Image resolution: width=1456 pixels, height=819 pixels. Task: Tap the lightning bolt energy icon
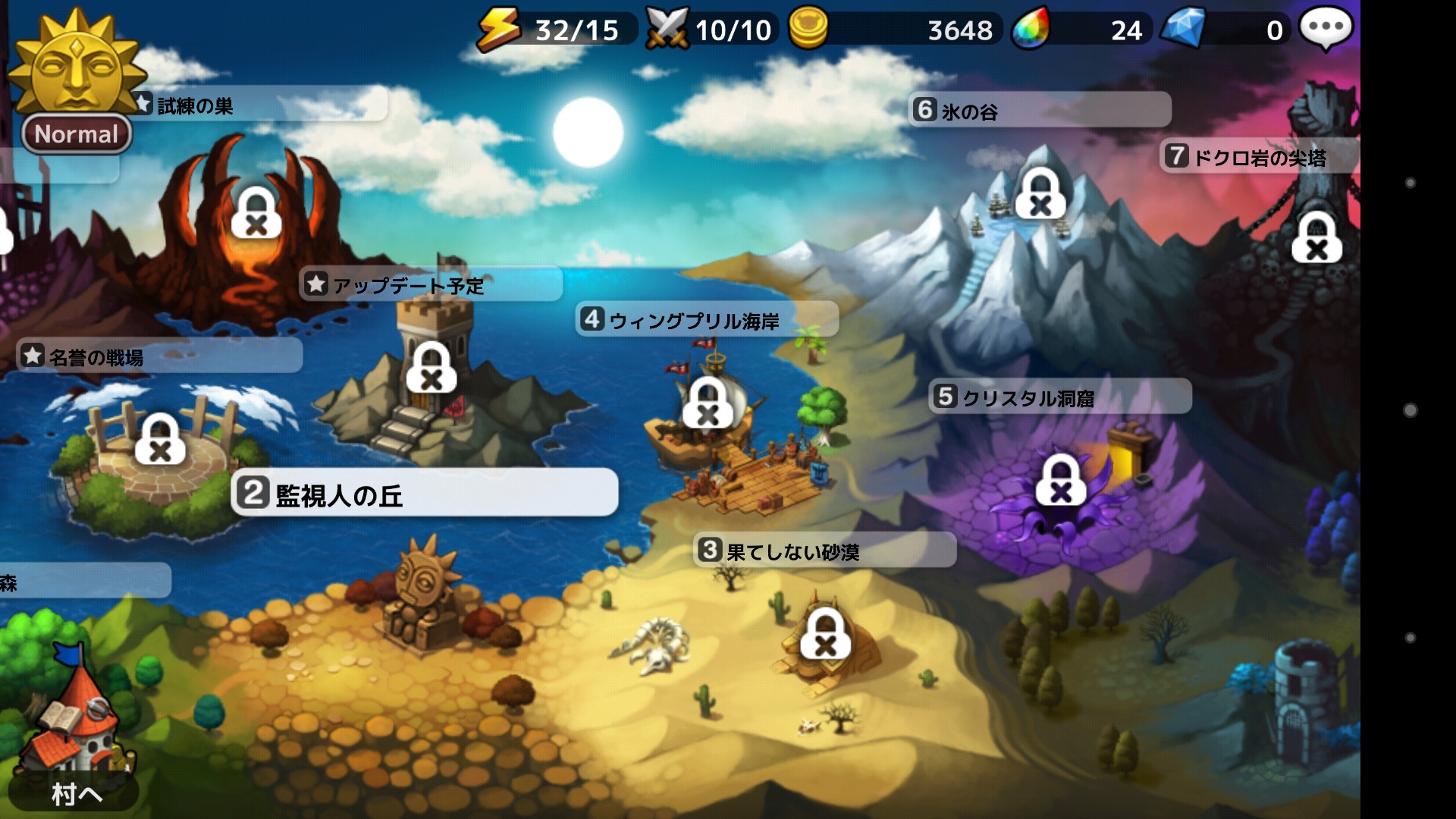click(x=498, y=29)
